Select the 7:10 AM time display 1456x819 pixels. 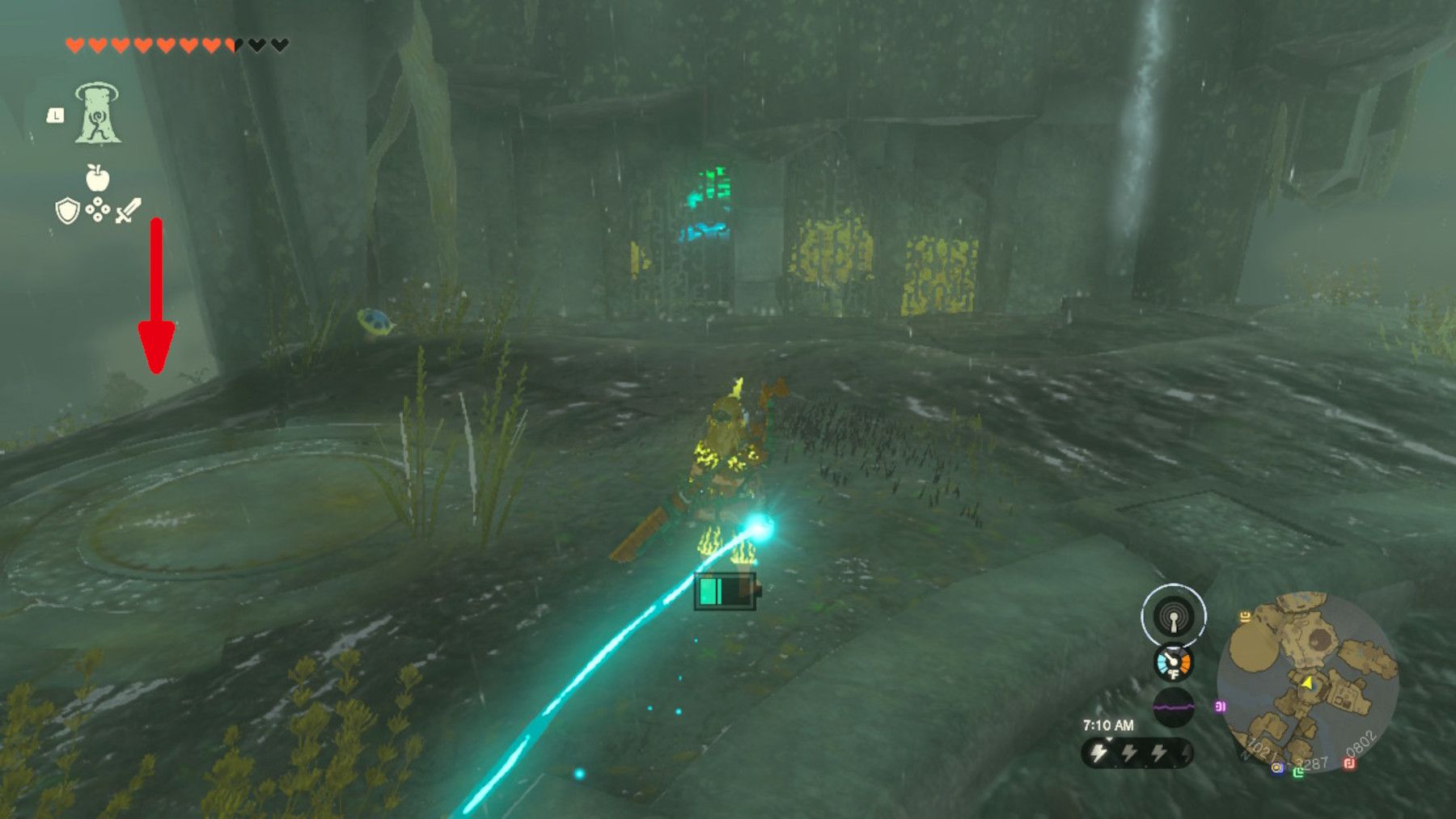point(1109,724)
